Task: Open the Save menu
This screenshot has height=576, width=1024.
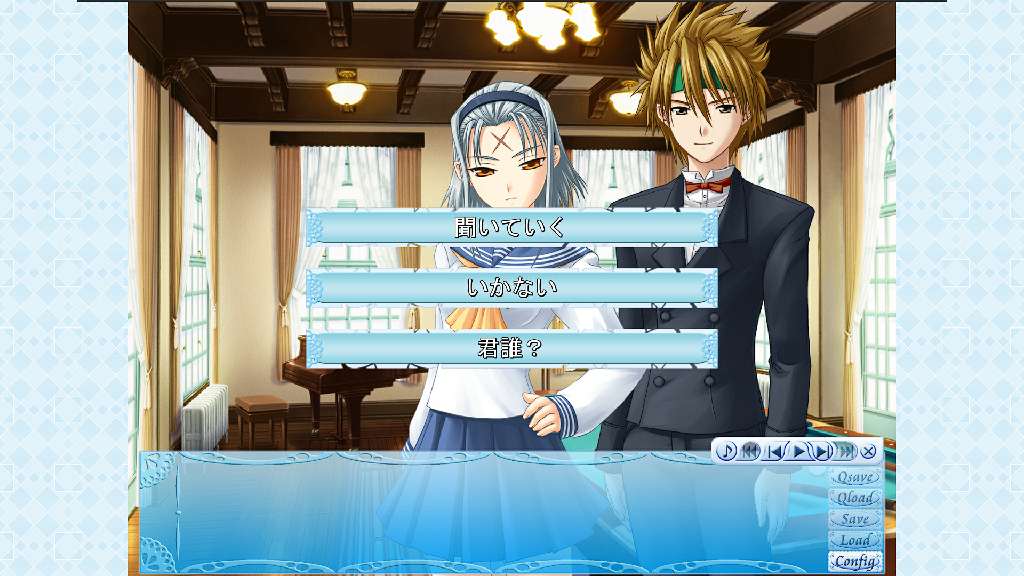Action: pos(855,519)
